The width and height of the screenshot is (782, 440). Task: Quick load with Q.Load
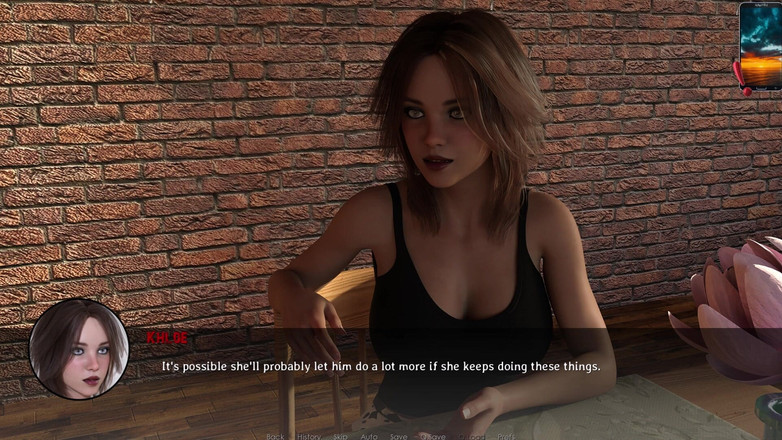pyautogui.click(x=471, y=436)
